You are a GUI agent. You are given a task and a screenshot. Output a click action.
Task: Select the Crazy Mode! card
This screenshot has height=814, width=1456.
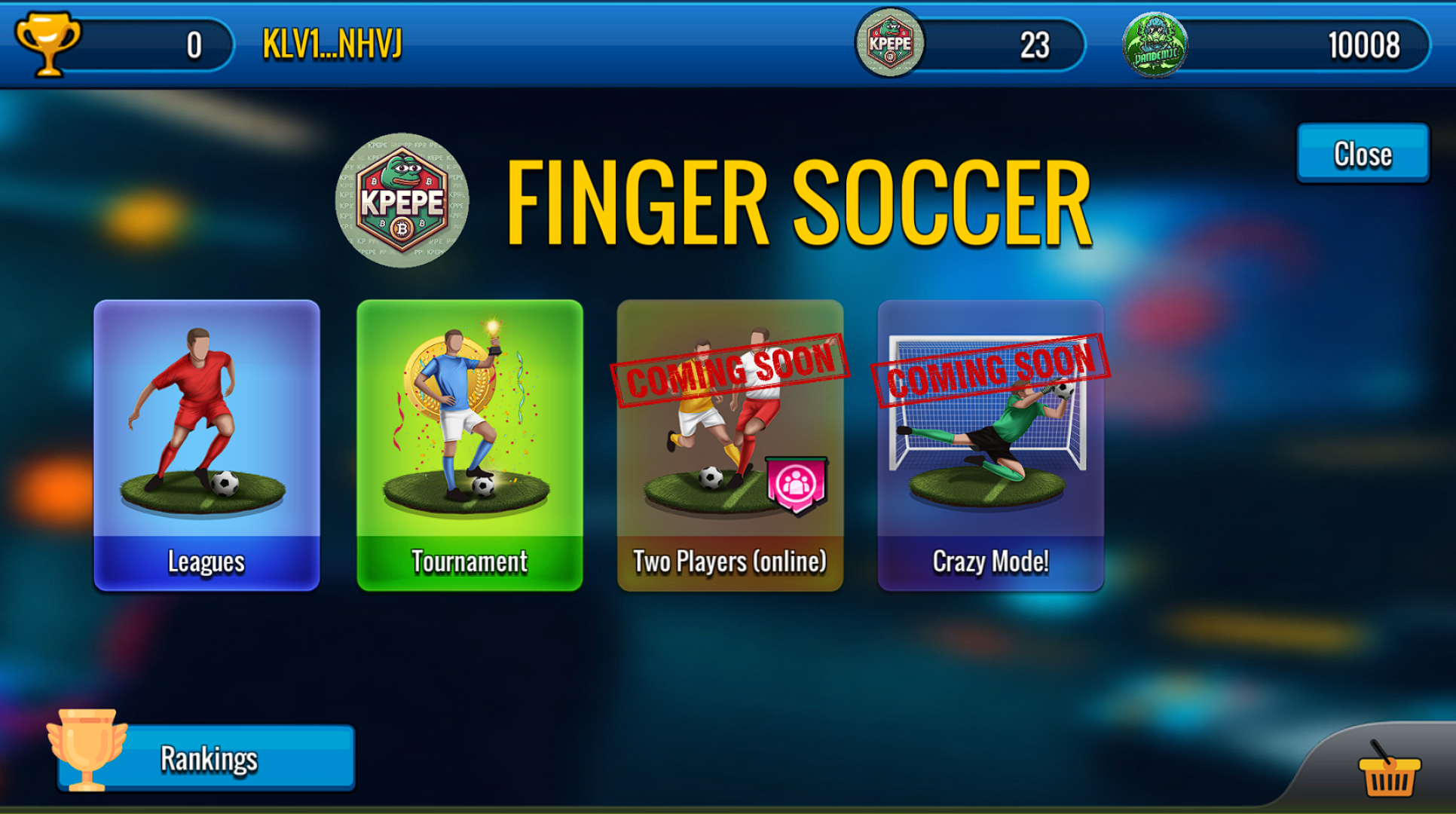(x=990, y=445)
